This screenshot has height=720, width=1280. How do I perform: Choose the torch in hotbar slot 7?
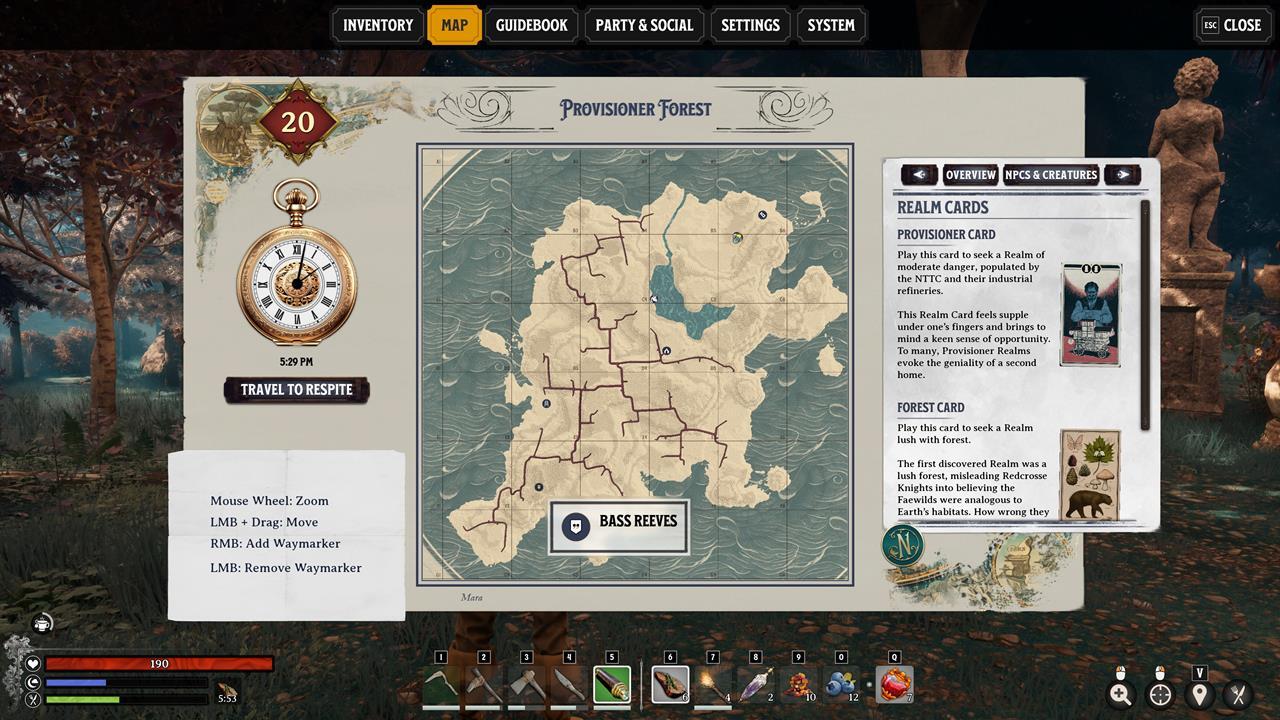tap(713, 685)
